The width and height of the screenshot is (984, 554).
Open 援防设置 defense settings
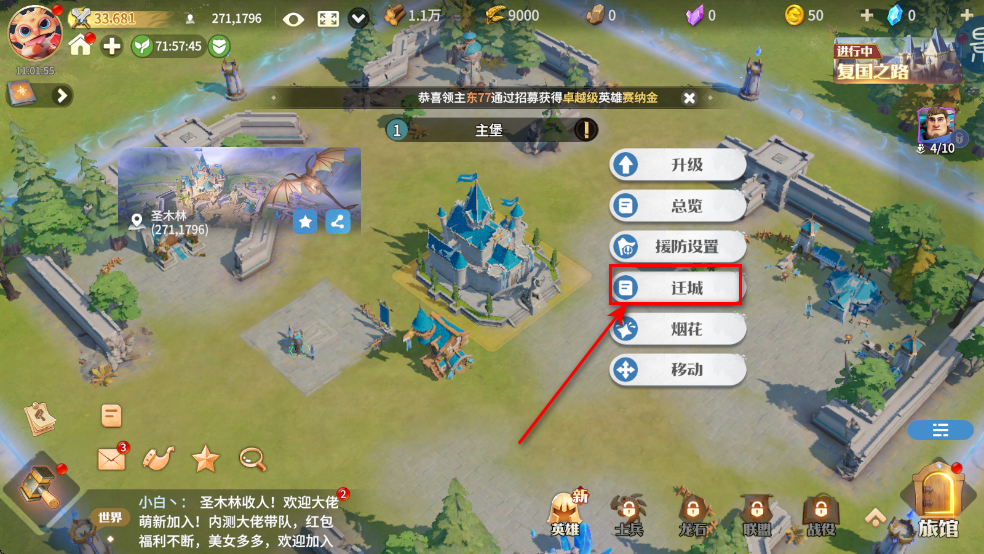[678, 246]
